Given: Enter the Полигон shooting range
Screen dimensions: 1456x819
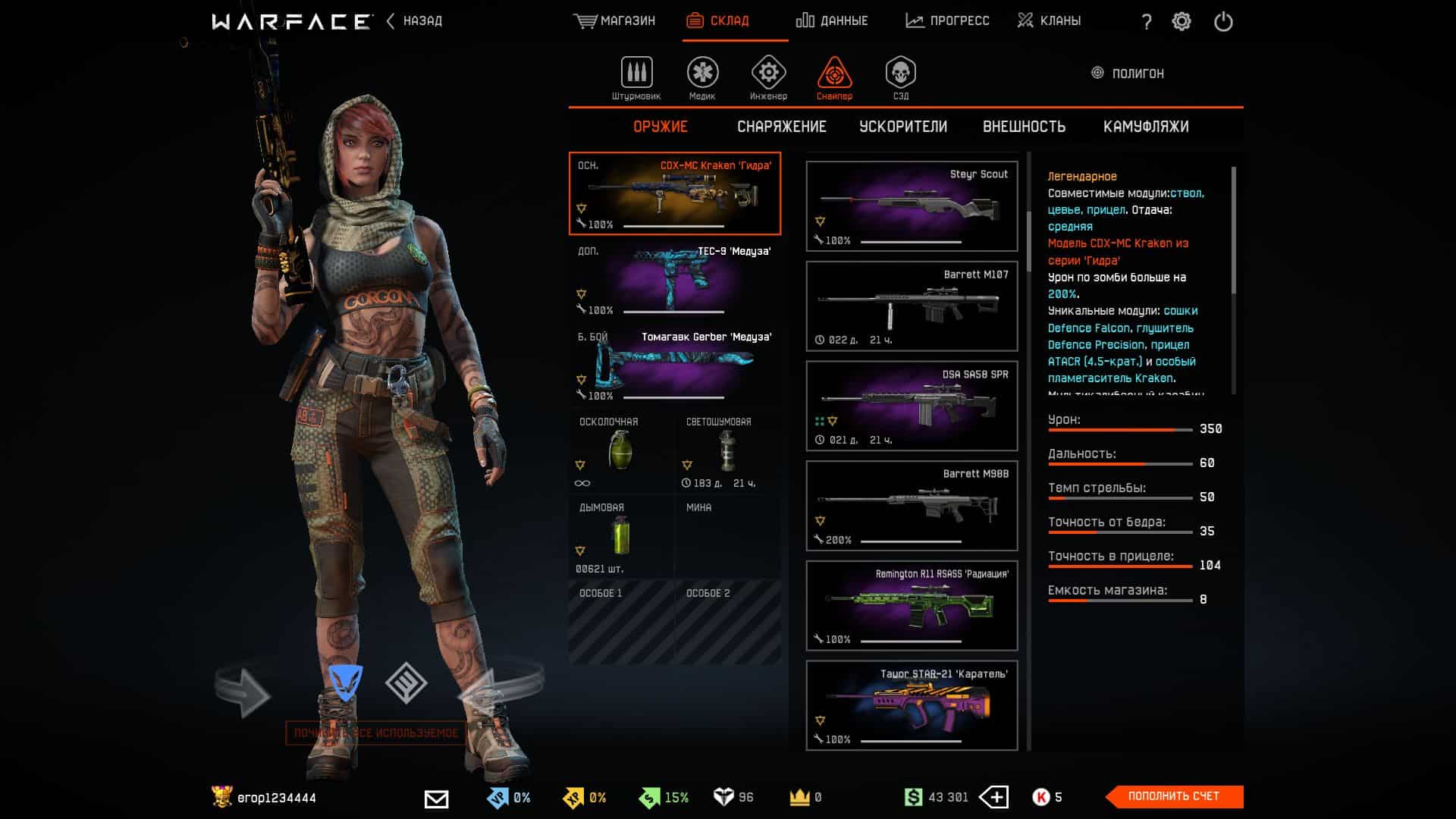Looking at the screenshot, I should [x=1128, y=74].
